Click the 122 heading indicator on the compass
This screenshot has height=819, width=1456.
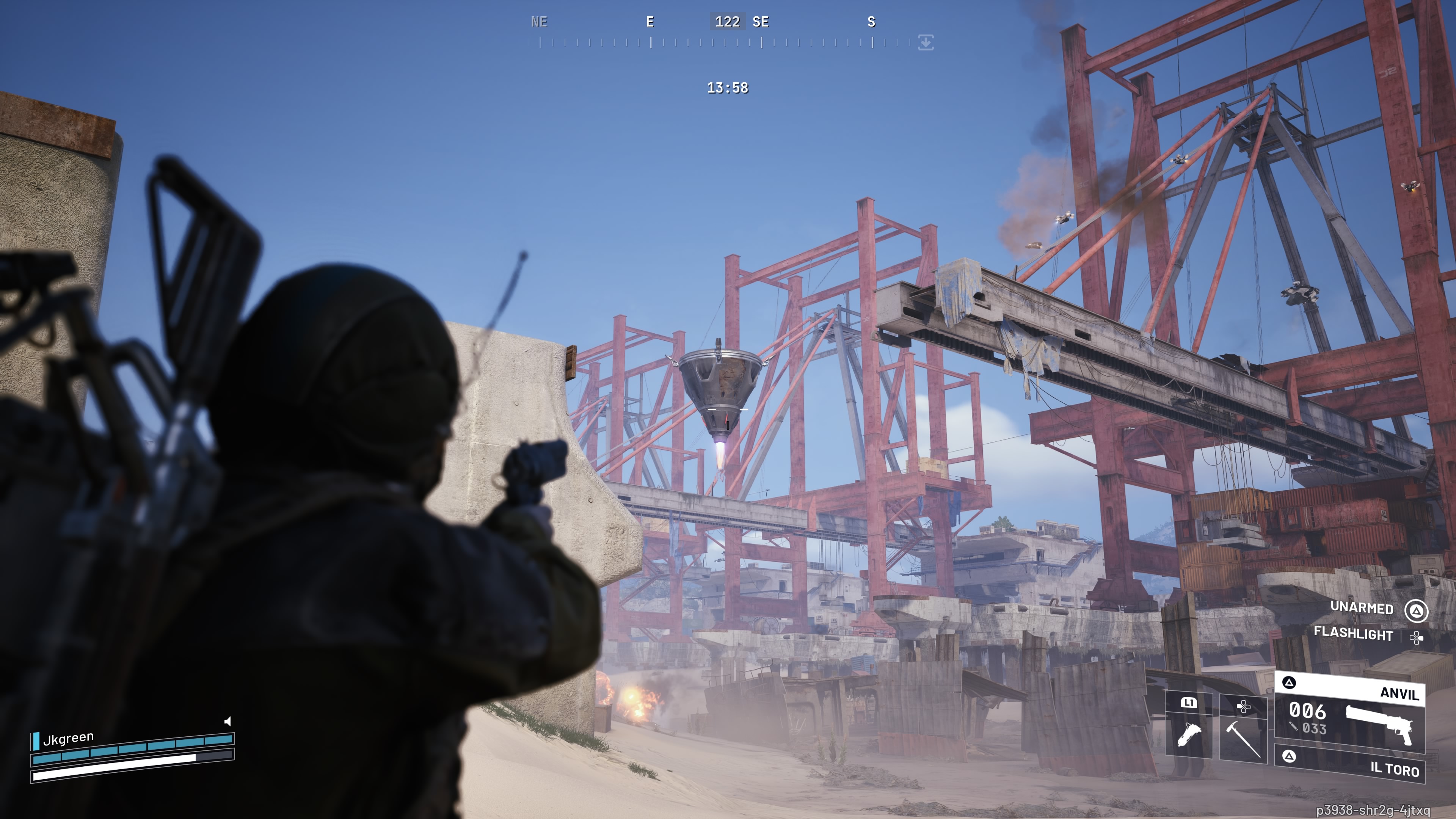(728, 22)
